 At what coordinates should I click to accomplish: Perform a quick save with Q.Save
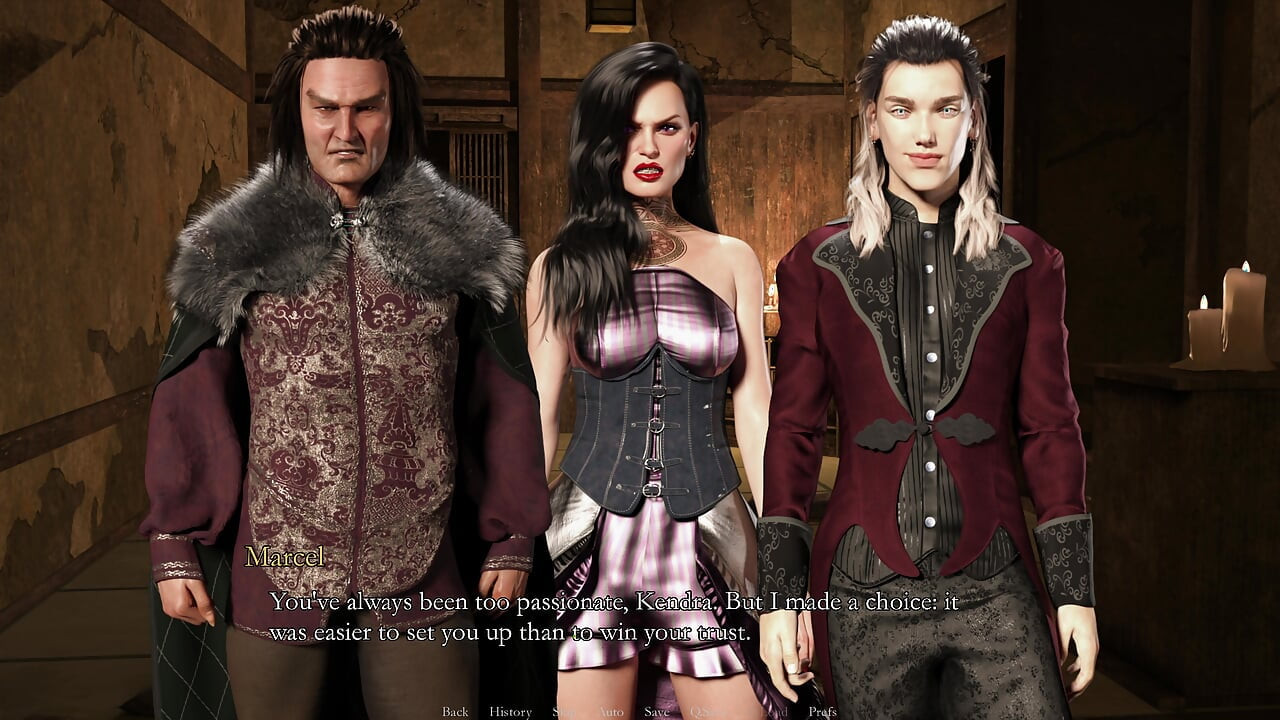[x=705, y=711]
